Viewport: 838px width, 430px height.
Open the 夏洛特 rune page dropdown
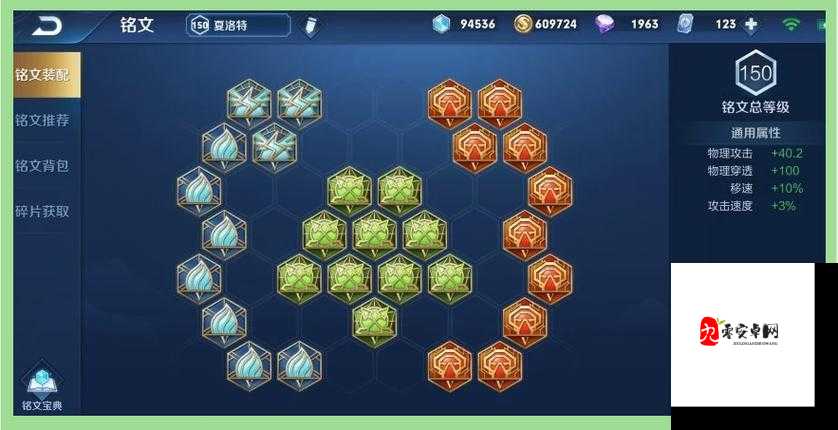[238, 25]
